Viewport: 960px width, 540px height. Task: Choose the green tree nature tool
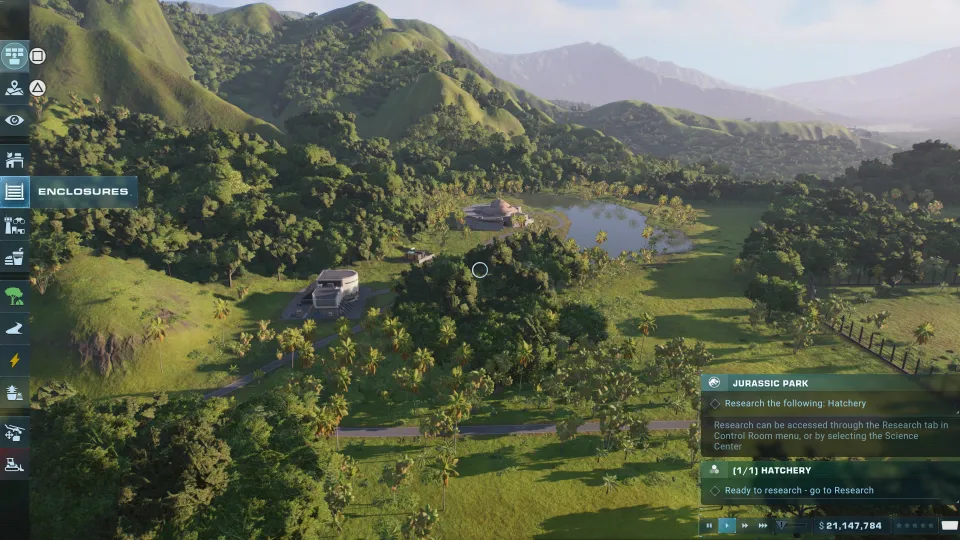[14, 295]
